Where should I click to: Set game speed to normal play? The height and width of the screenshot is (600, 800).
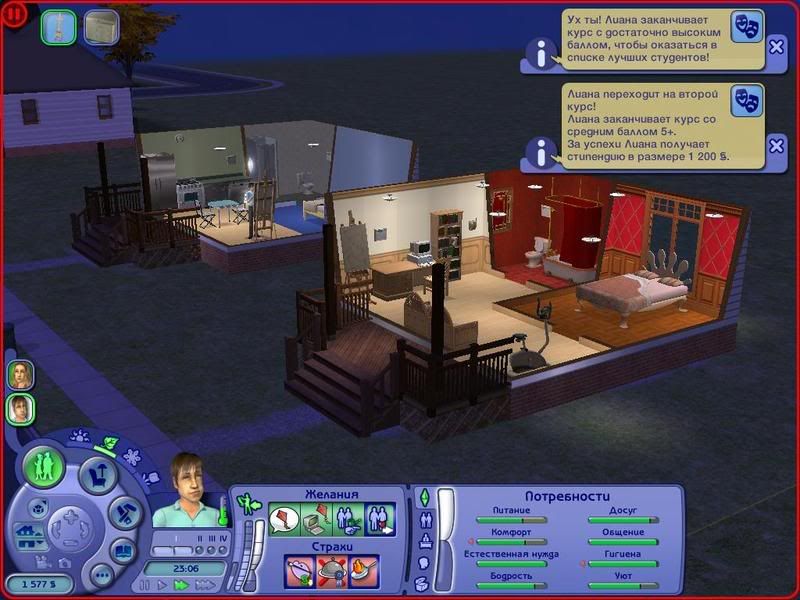click(163, 584)
